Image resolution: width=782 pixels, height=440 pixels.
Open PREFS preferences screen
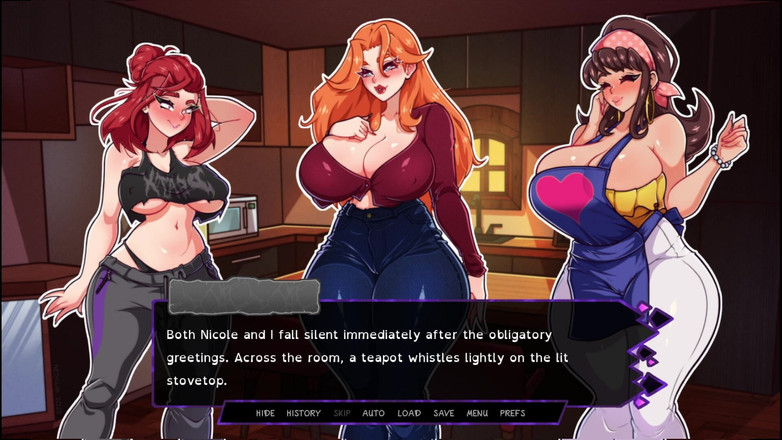(x=512, y=413)
